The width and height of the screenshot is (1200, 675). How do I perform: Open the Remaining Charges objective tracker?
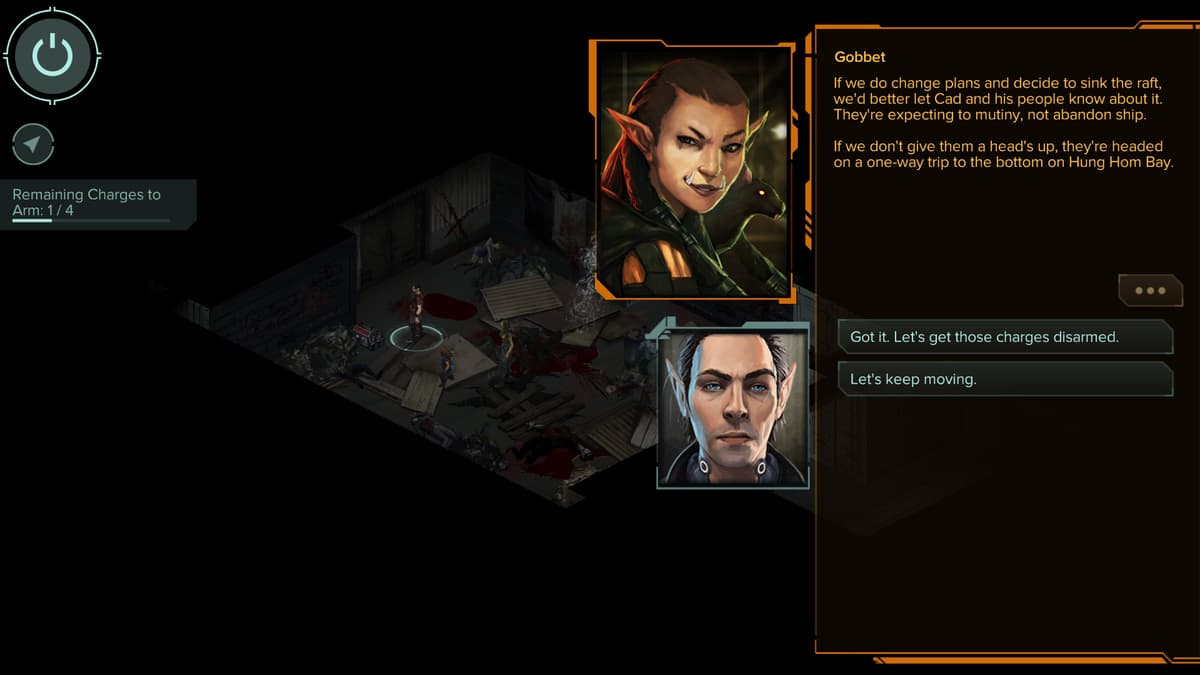coord(97,203)
